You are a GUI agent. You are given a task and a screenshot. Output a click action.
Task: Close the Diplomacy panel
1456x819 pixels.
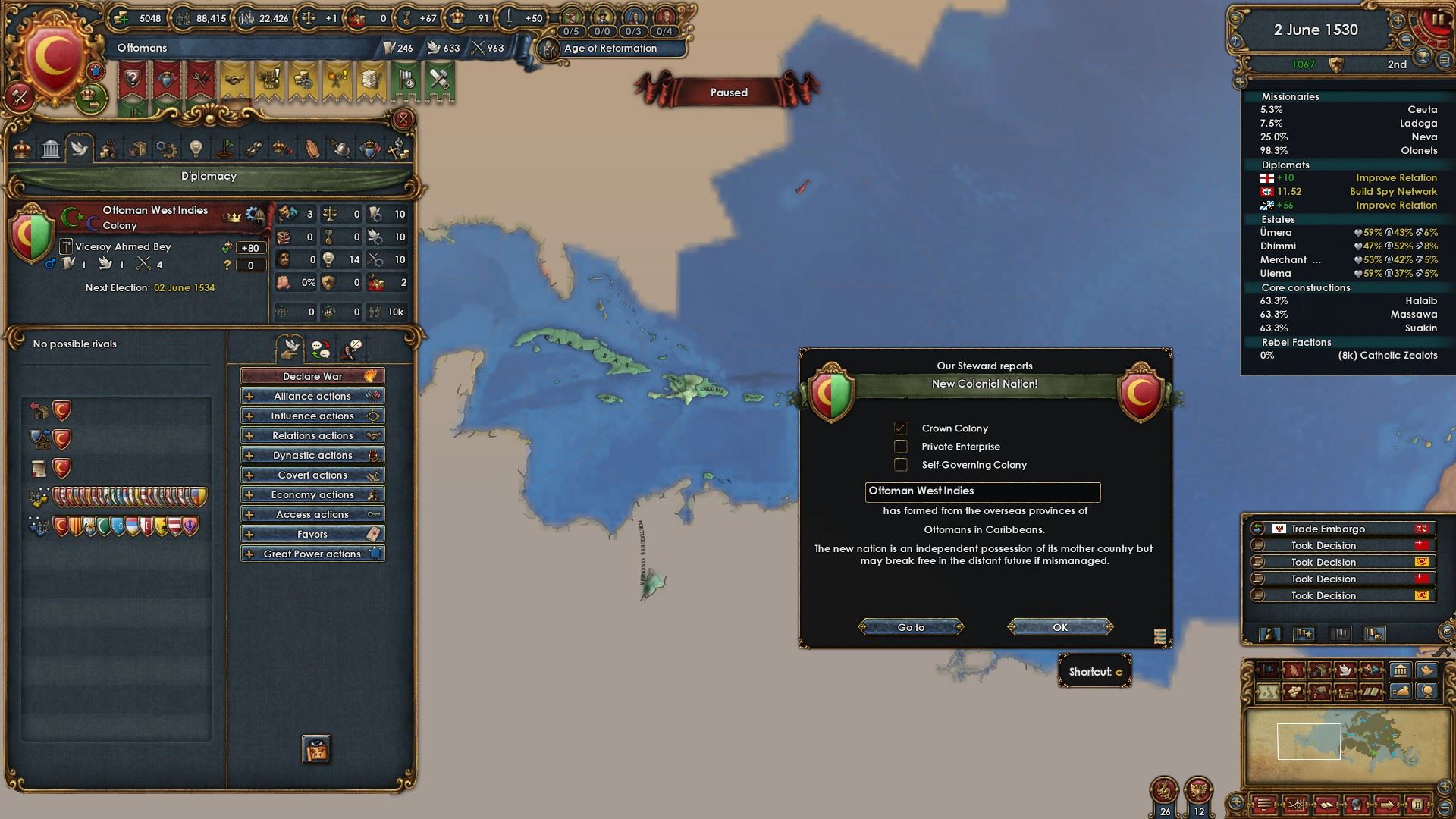(403, 119)
